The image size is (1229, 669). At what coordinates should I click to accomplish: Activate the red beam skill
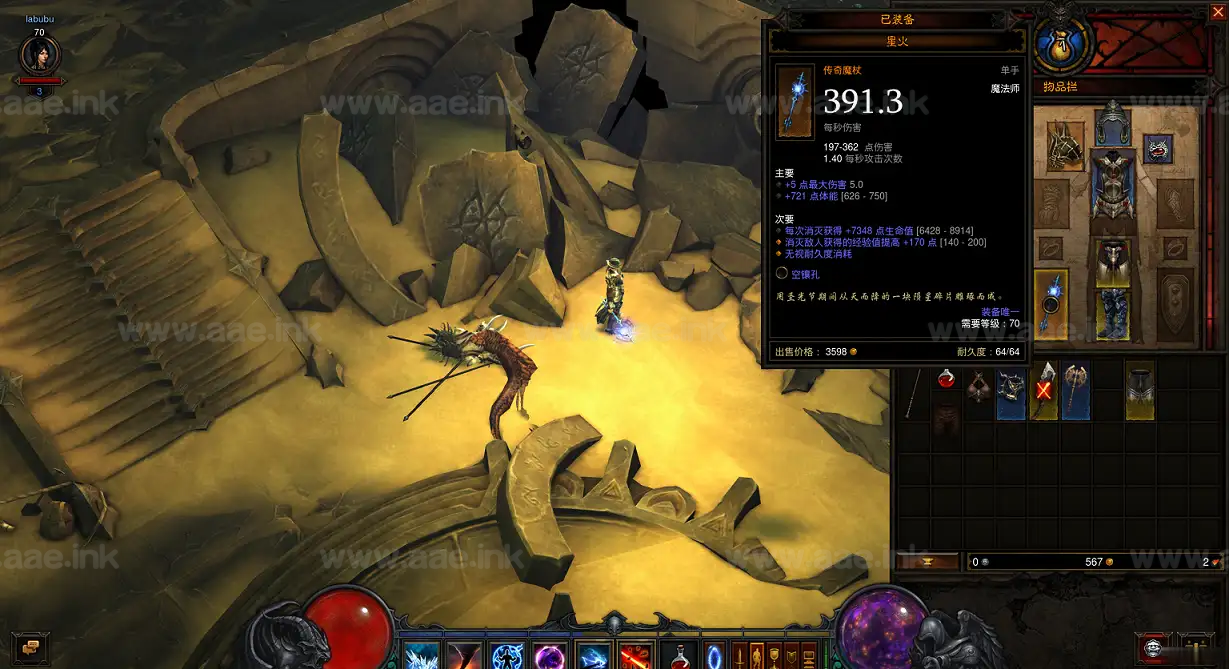tap(637, 657)
